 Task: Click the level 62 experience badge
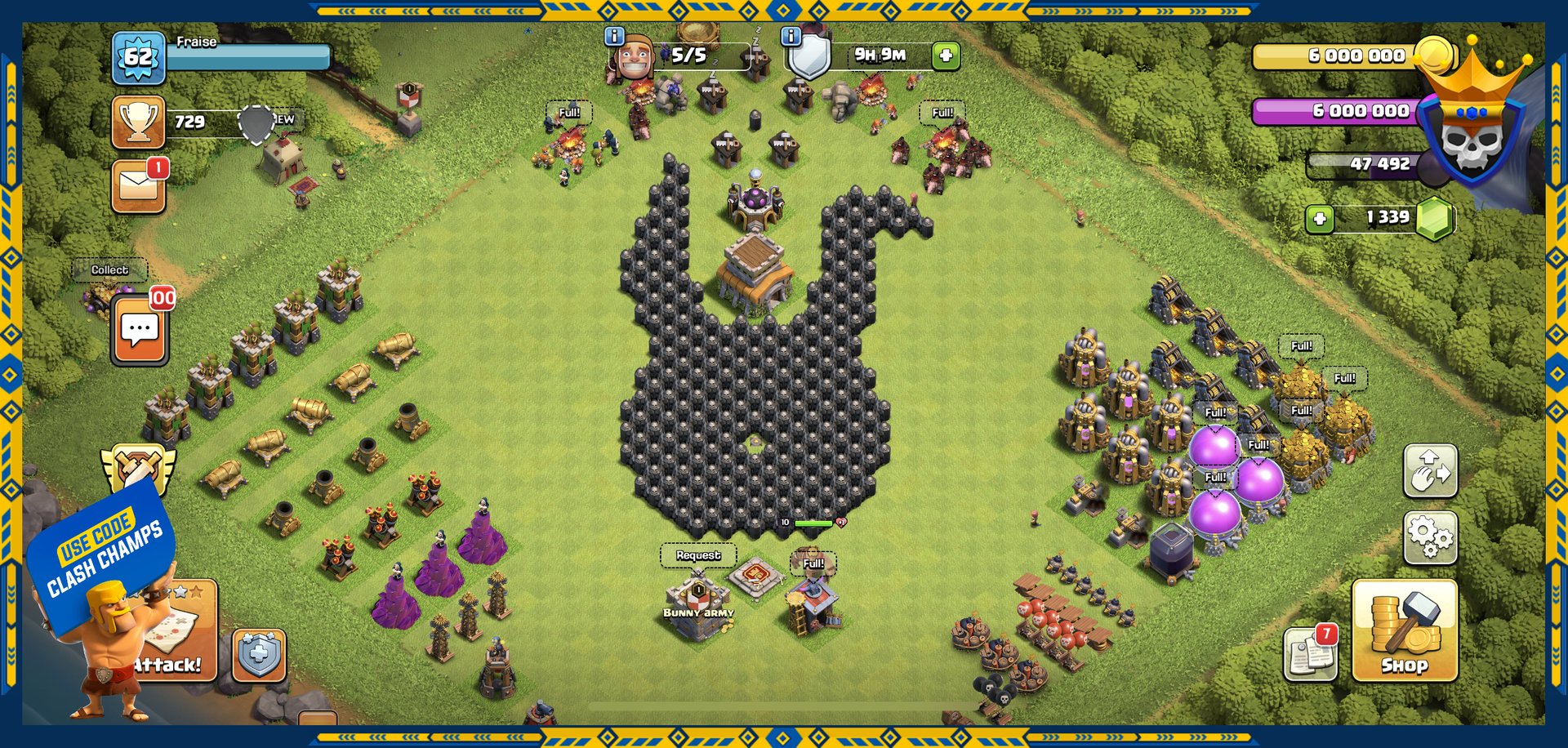(138, 58)
